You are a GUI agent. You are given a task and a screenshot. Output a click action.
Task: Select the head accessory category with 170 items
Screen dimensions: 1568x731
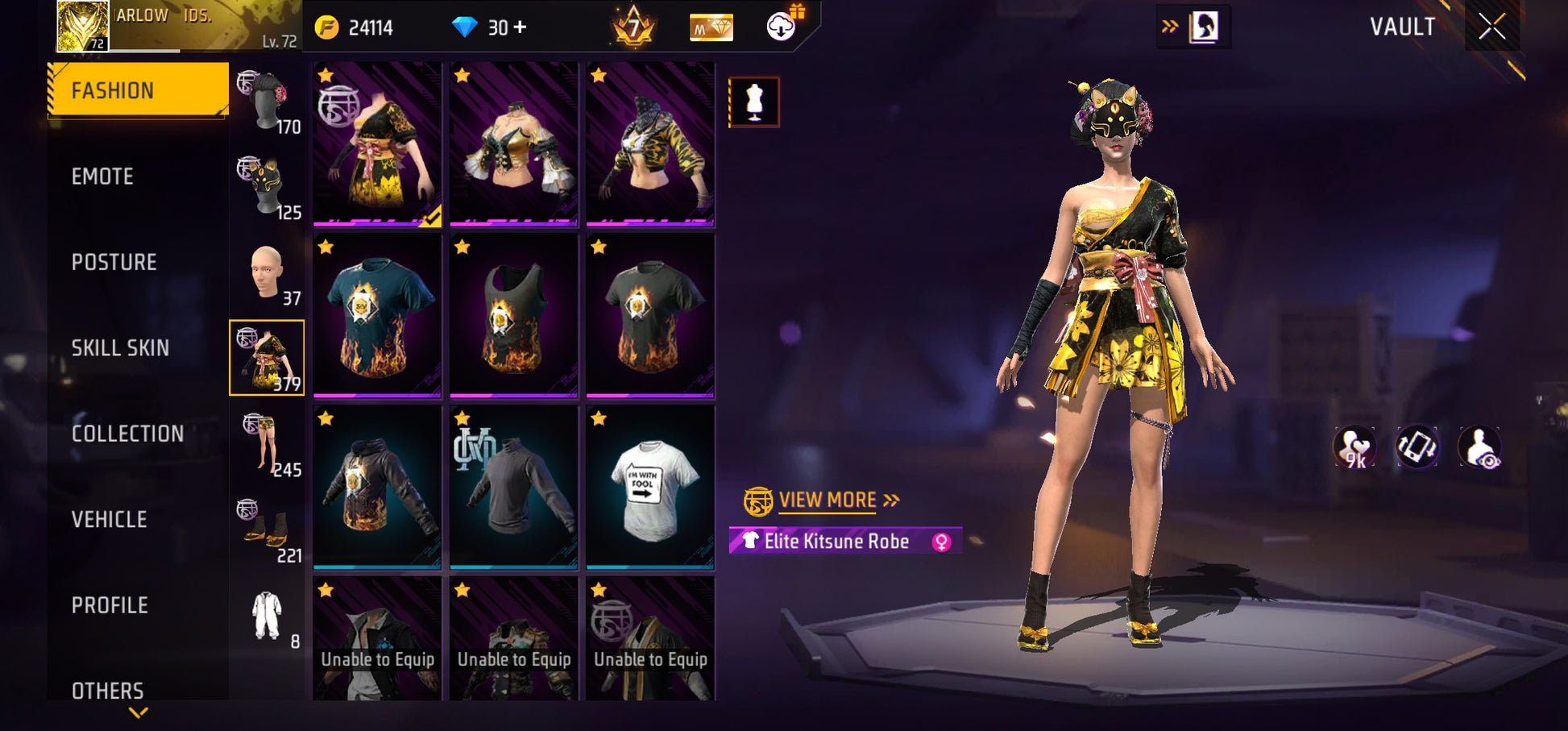click(x=268, y=102)
